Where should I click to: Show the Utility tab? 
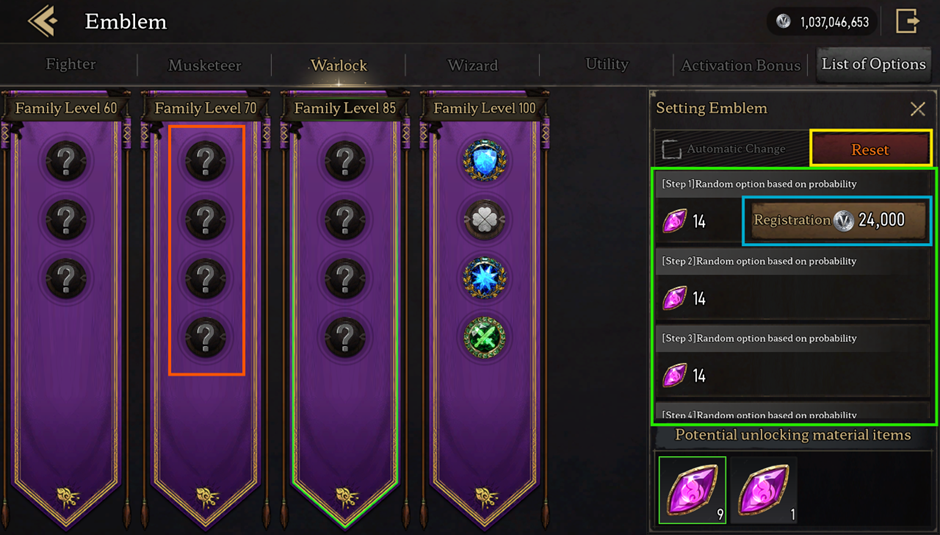[x=607, y=64]
